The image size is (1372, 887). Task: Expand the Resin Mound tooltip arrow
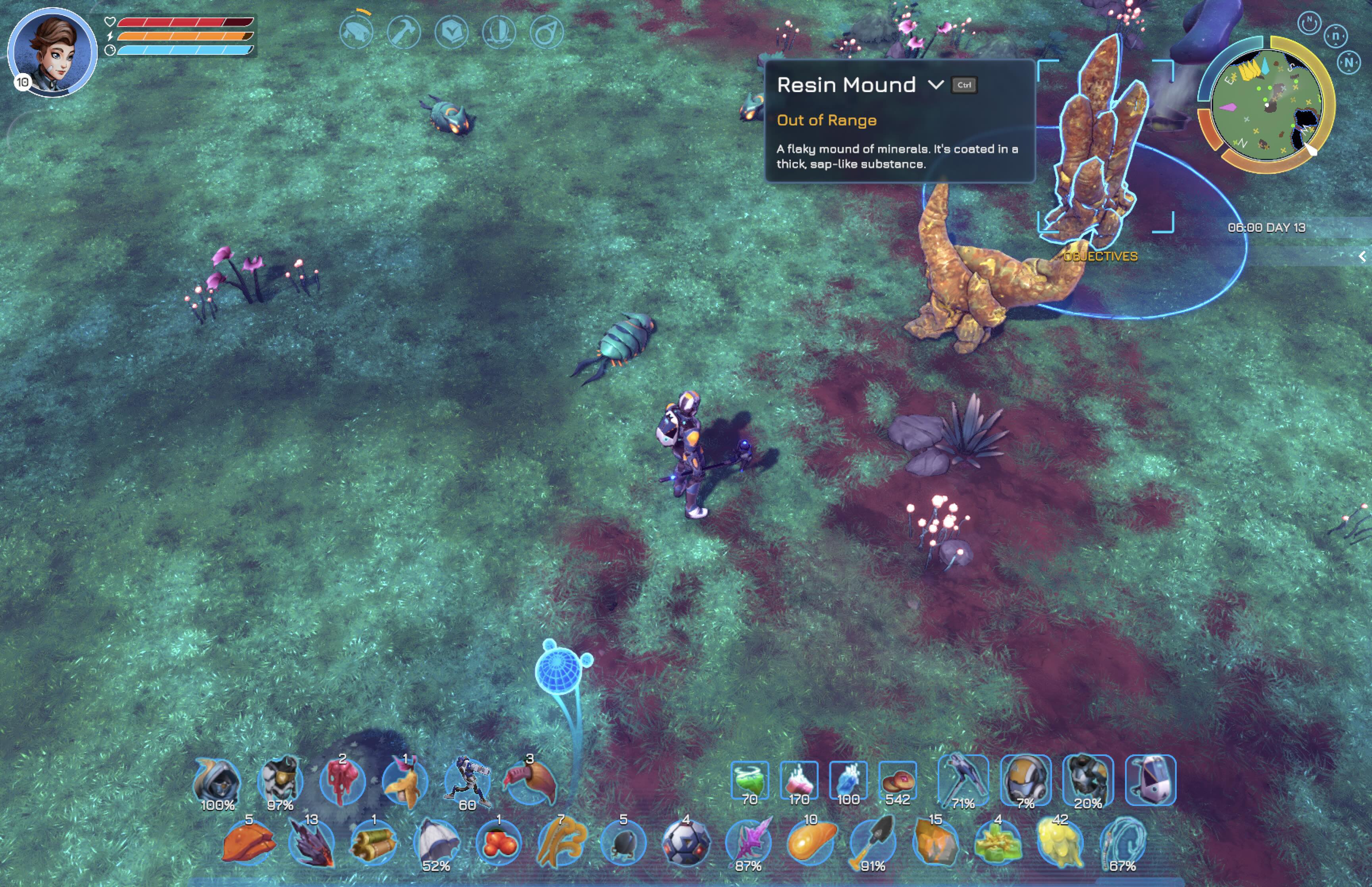coord(936,85)
